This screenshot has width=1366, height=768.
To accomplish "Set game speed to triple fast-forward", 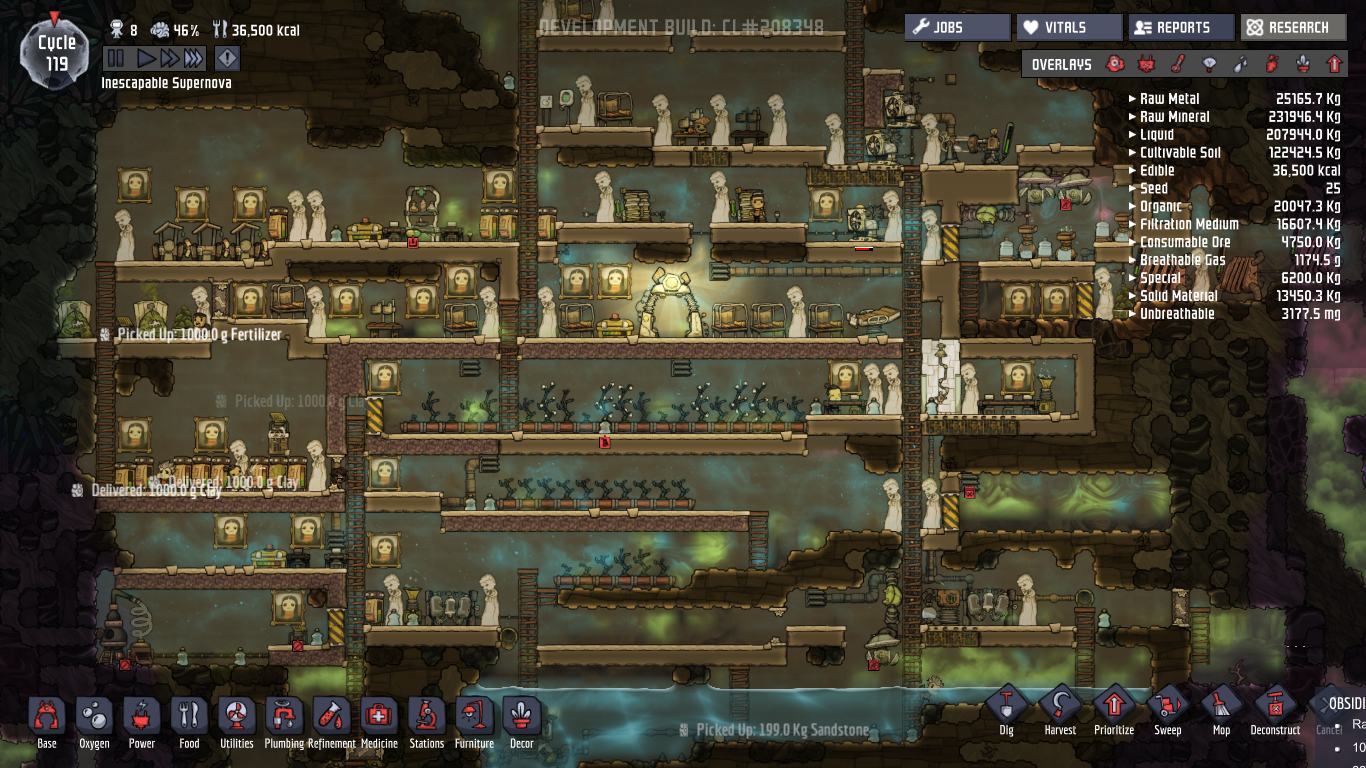I will point(193,59).
